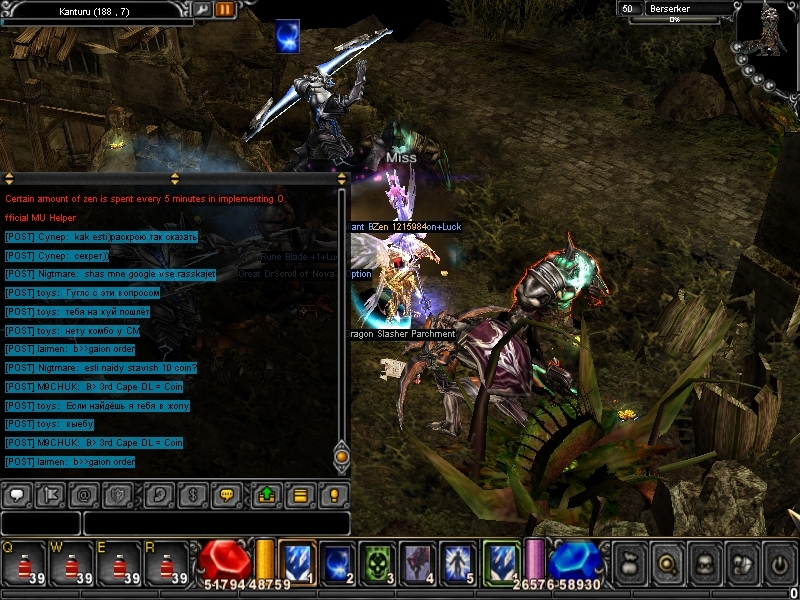Open MU Helper wrench settings
The width and height of the screenshot is (800, 600).
coord(202,10)
